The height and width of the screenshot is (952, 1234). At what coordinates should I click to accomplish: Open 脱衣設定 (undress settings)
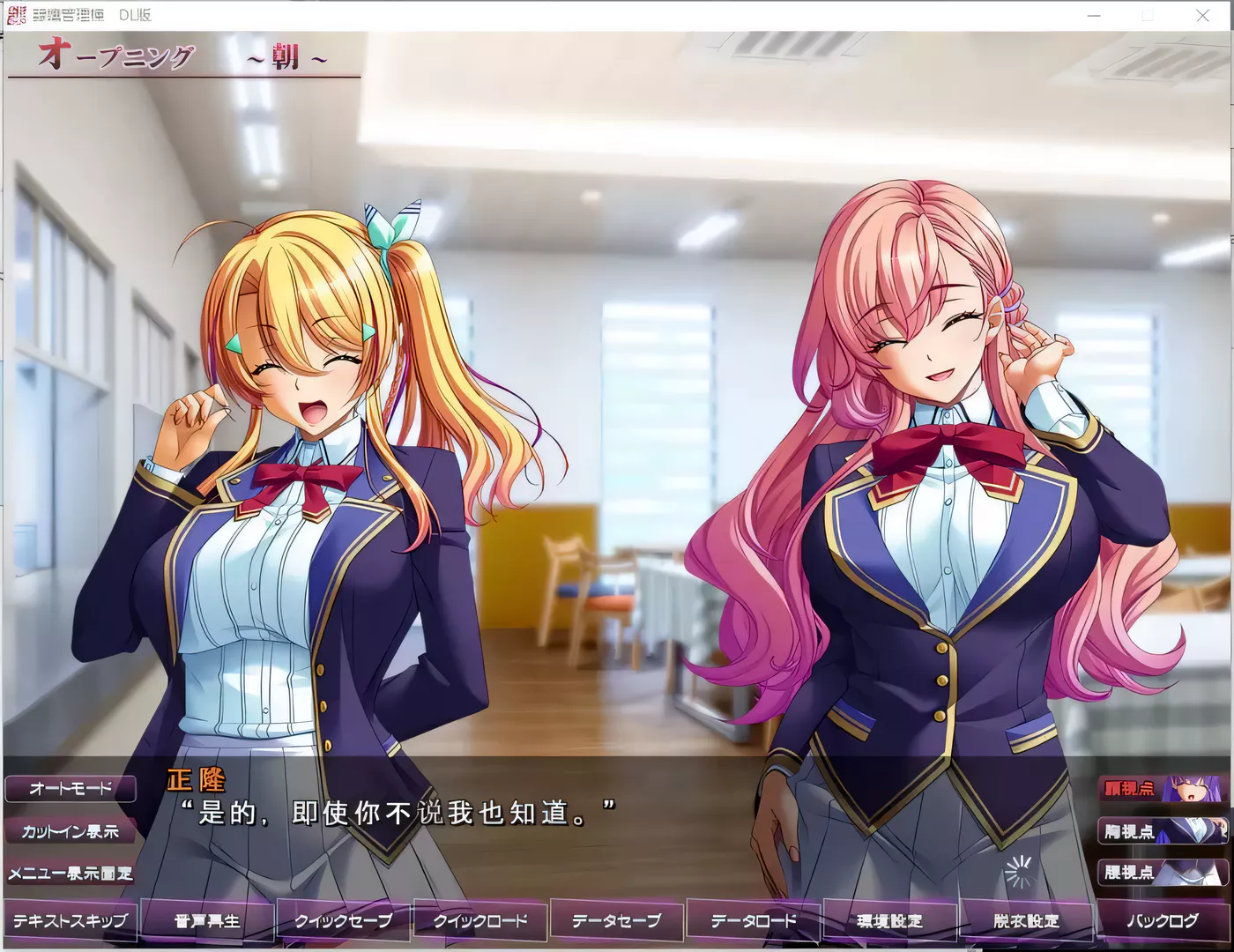point(1025,919)
